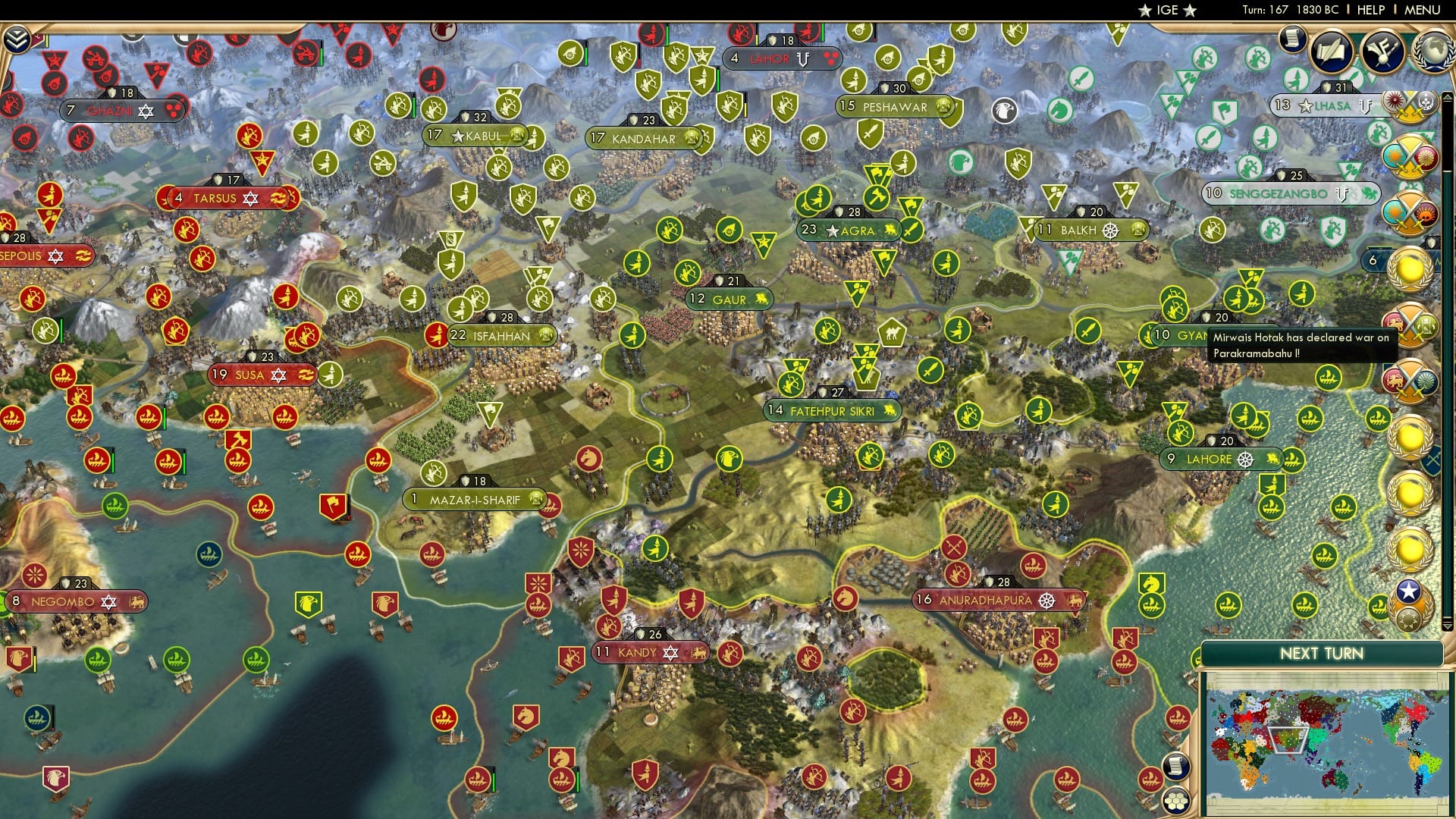Click the scroll icon left of the minimap
This screenshot has height=819, width=1456.
click(x=1176, y=767)
